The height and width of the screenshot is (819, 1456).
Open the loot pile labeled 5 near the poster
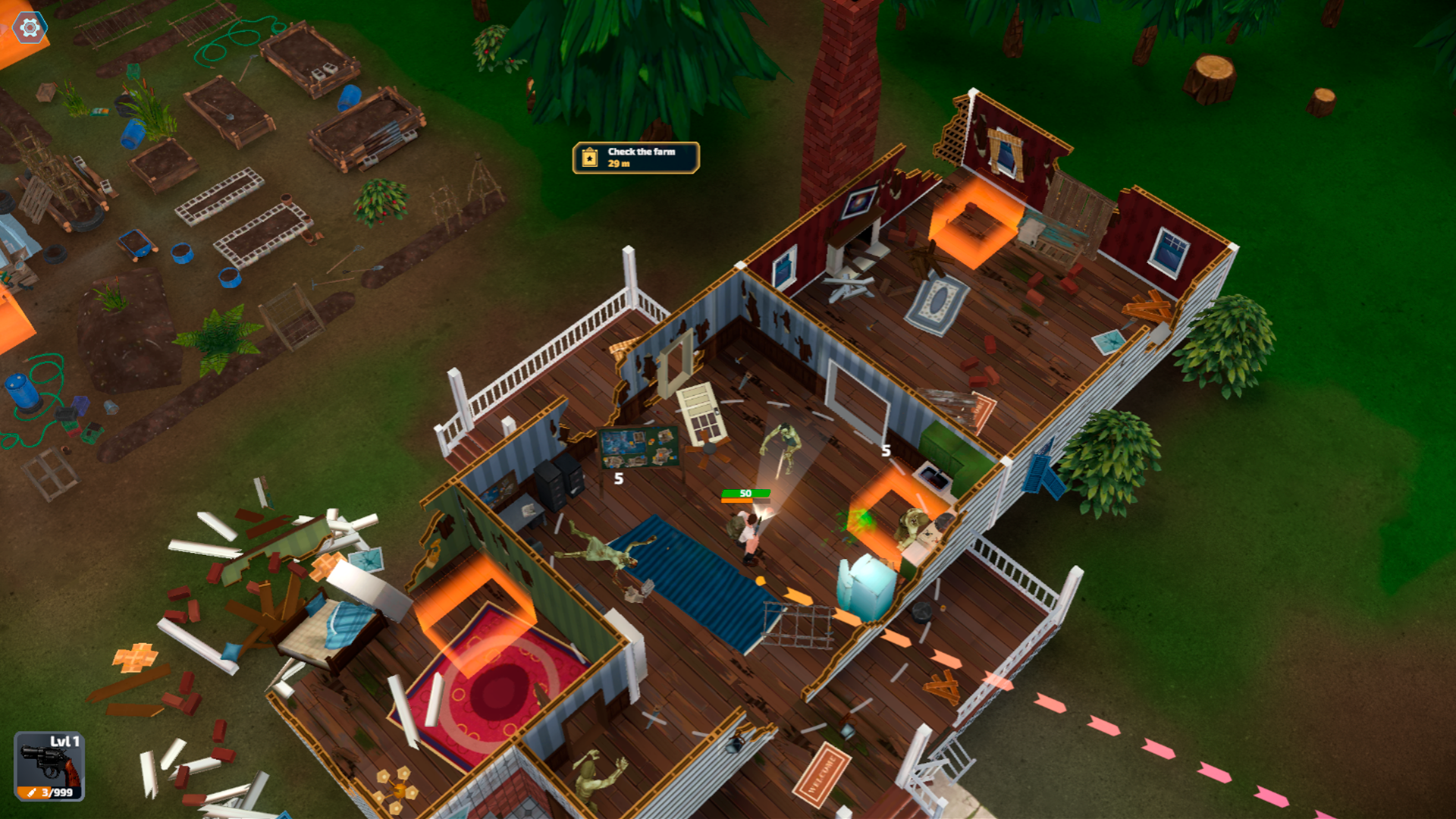pos(618,480)
